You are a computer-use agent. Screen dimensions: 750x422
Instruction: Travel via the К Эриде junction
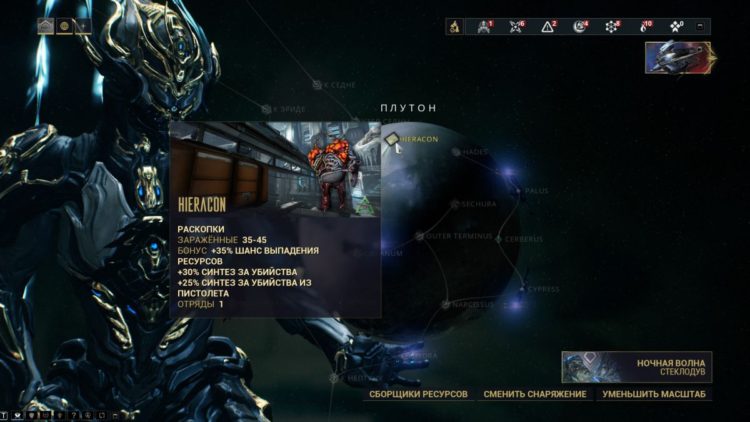[267, 108]
